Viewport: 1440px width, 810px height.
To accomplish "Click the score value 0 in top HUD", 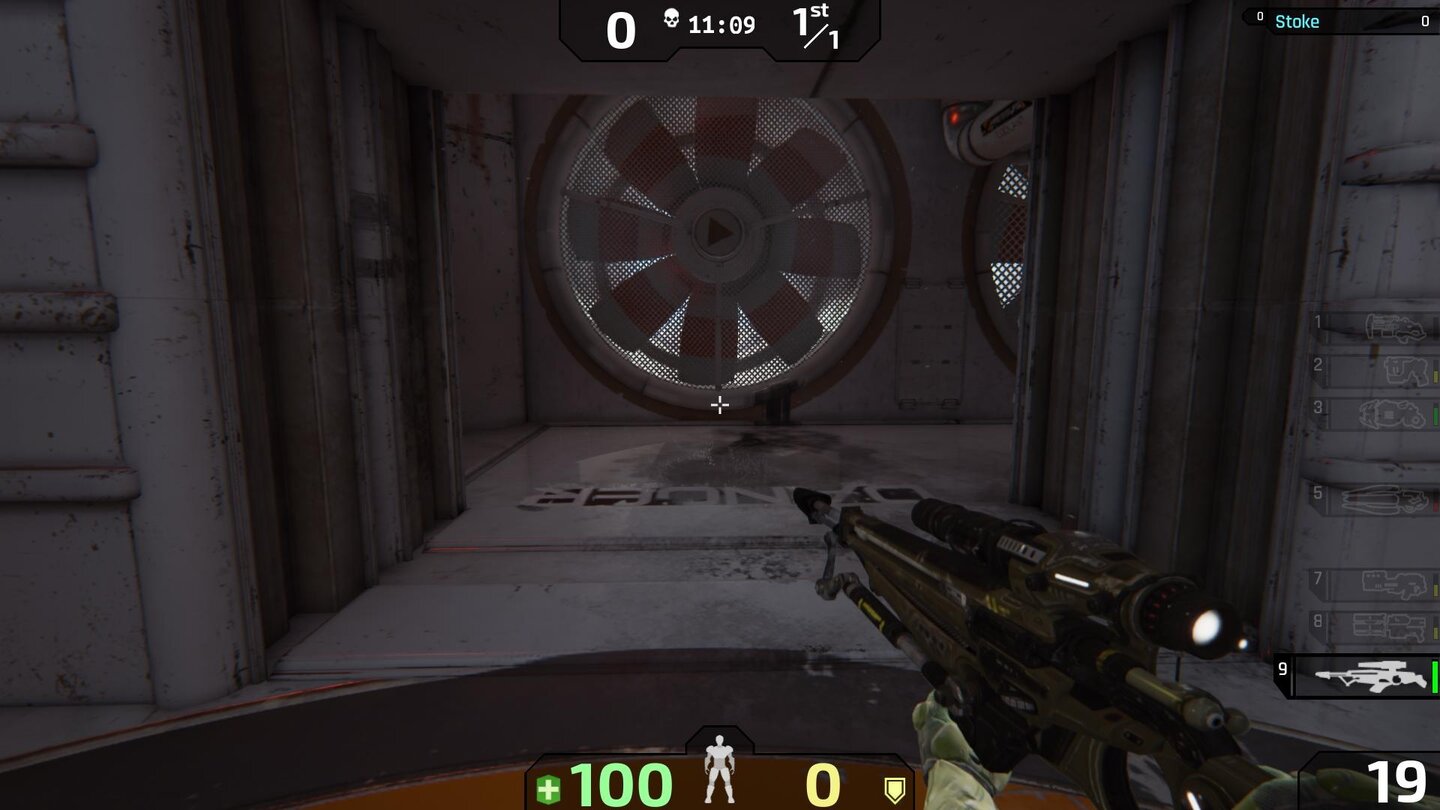I will pos(622,30).
